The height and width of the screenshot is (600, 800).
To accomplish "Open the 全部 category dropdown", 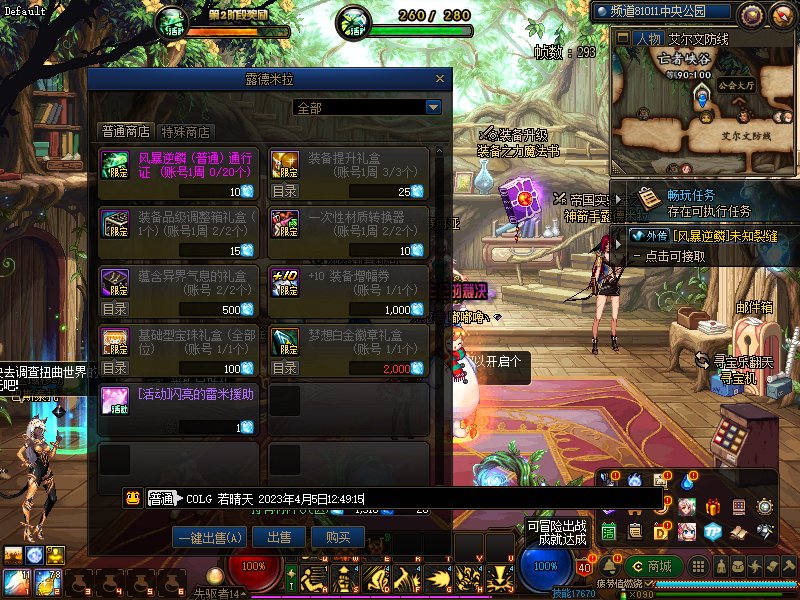I will [433, 108].
